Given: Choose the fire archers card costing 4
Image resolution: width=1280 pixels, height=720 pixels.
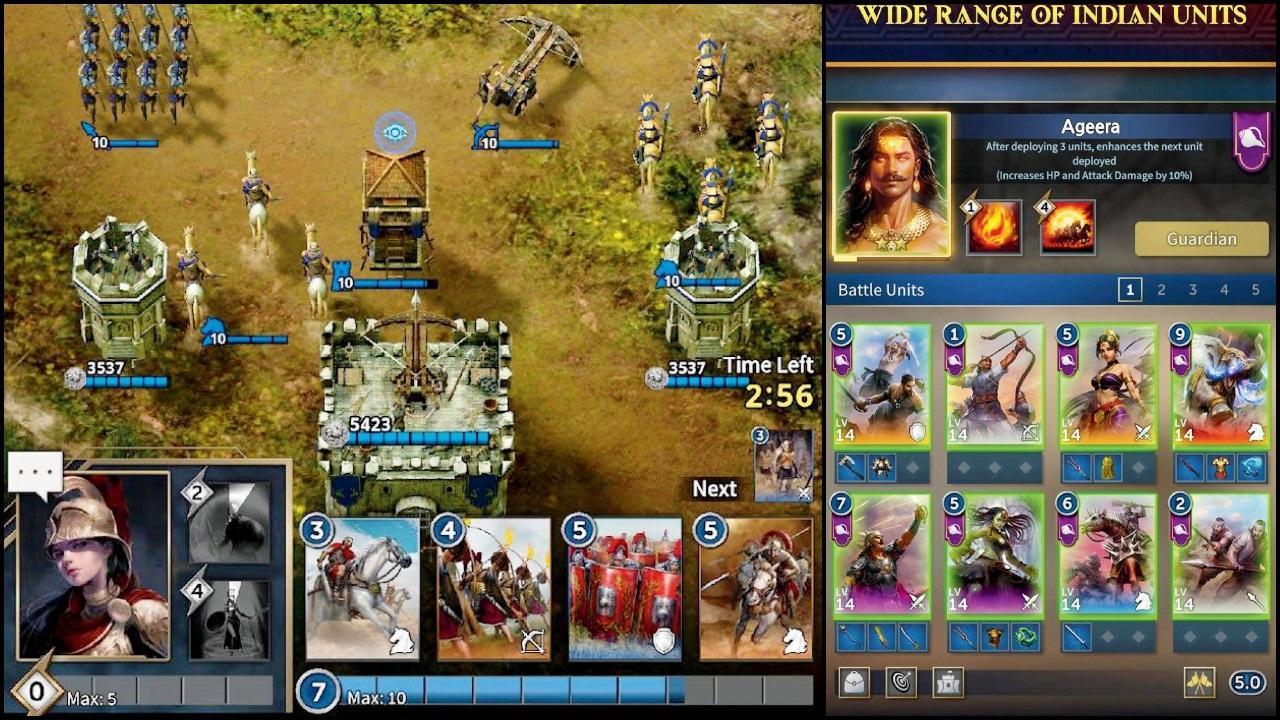Looking at the screenshot, I should point(493,589).
